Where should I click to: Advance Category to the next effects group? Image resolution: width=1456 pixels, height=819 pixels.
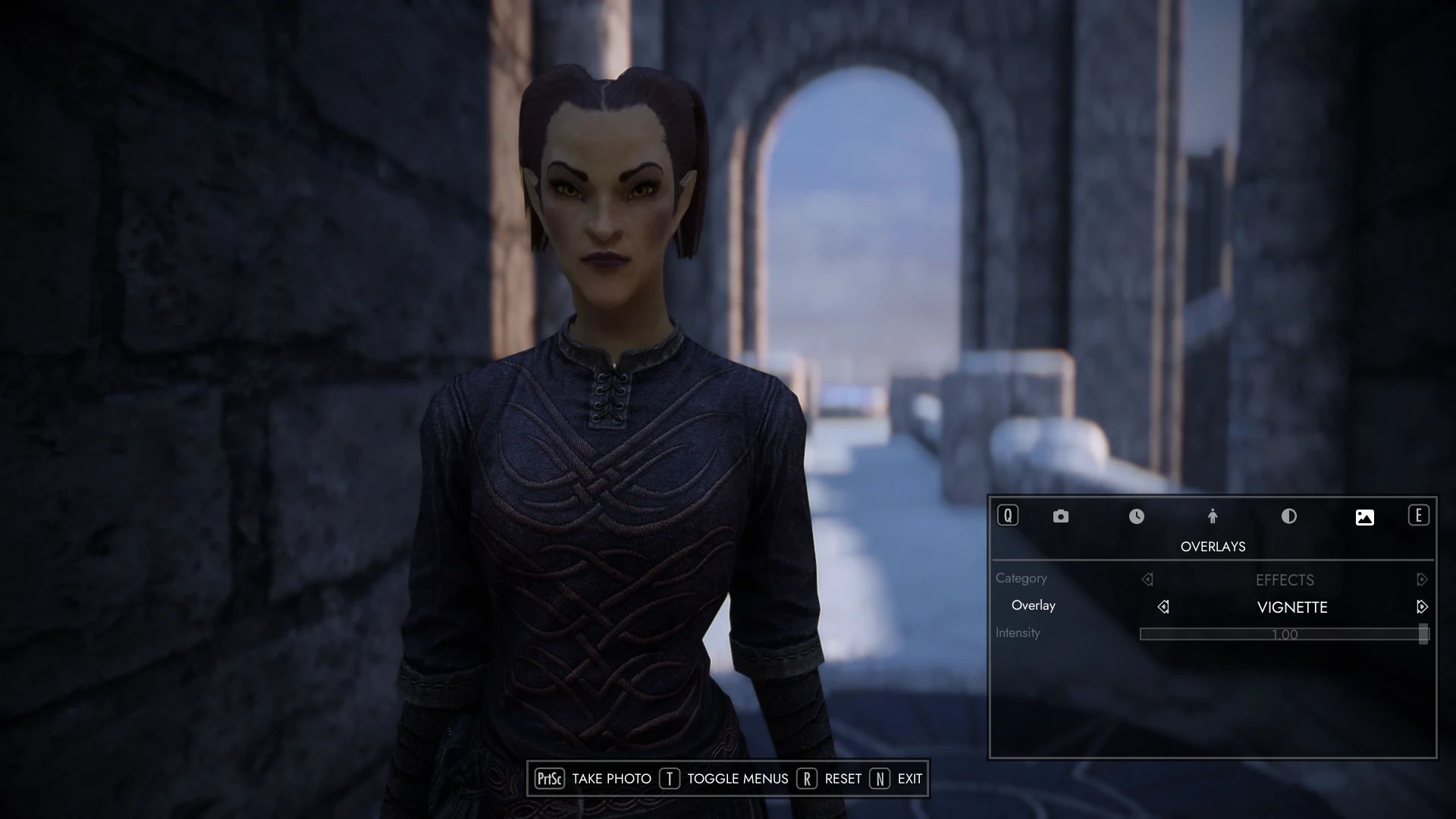pos(1423,579)
